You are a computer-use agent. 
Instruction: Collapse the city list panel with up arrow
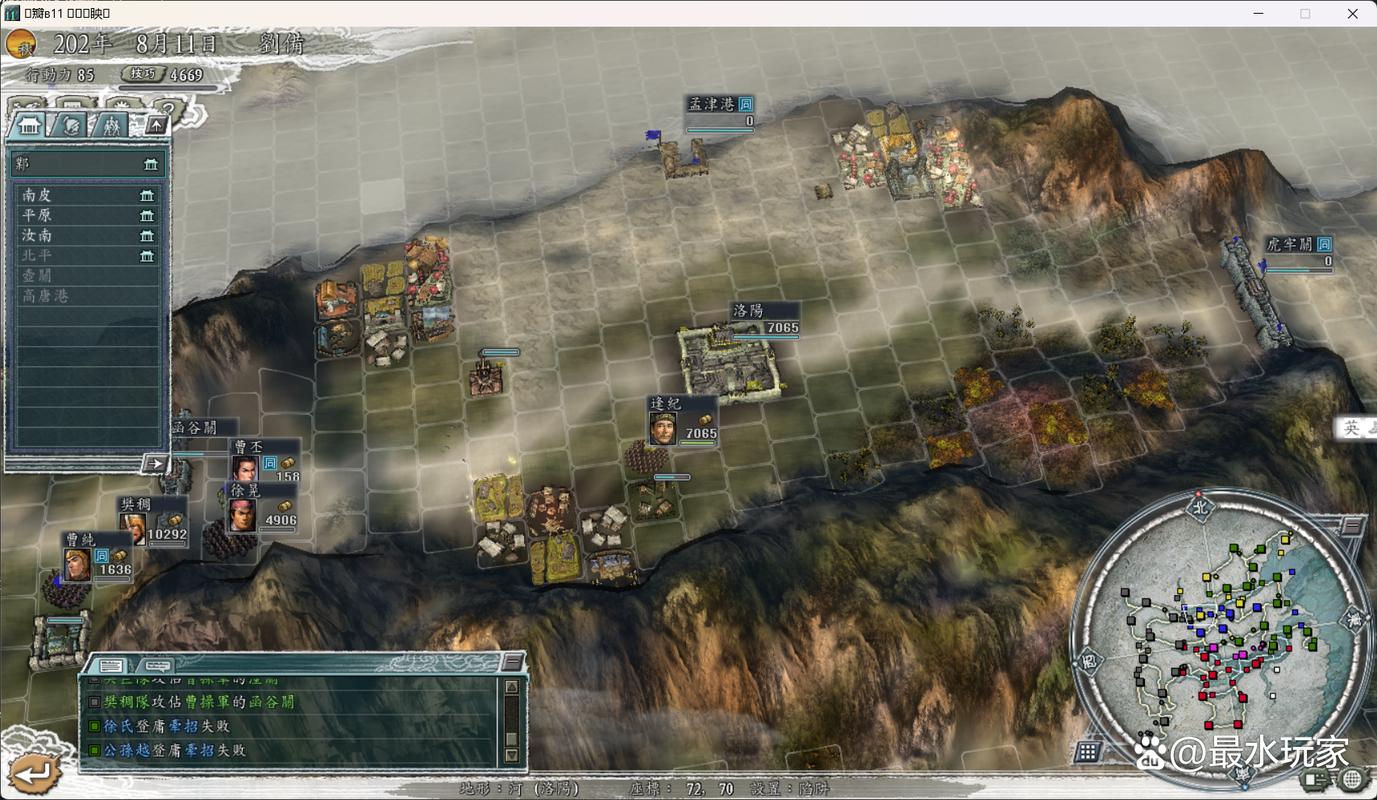coord(155,124)
